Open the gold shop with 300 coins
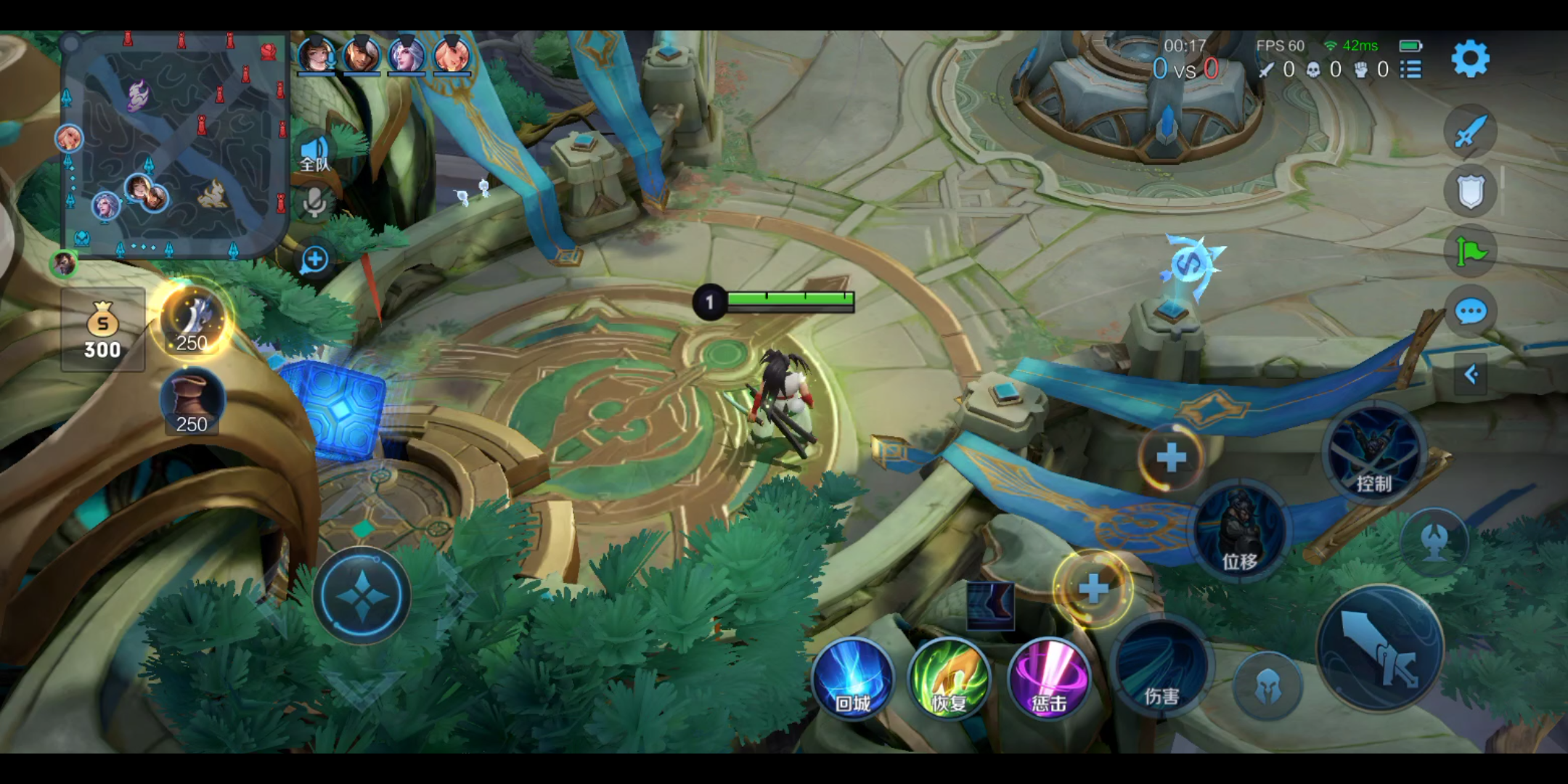The height and width of the screenshot is (784, 1568). (x=102, y=330)
